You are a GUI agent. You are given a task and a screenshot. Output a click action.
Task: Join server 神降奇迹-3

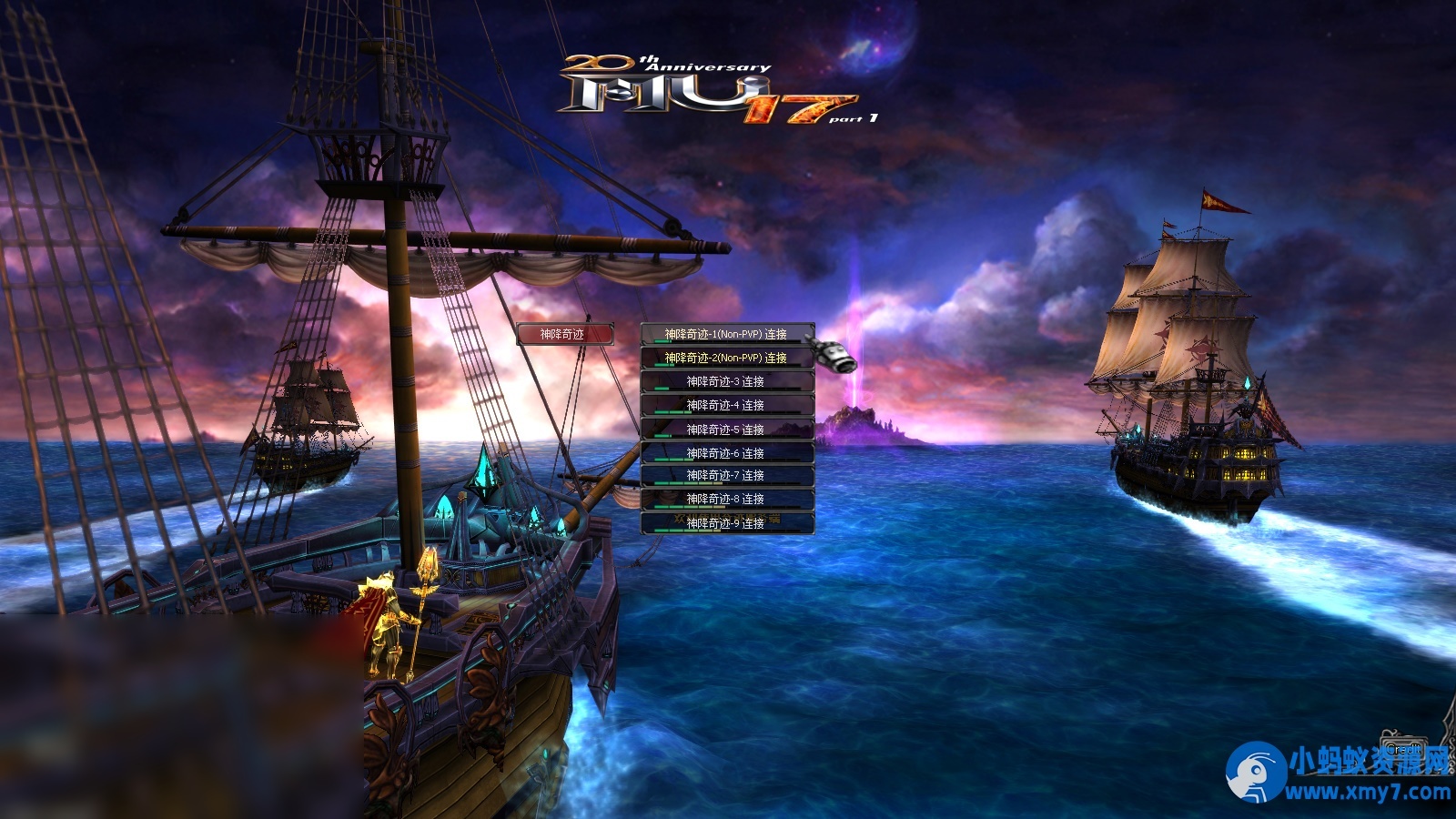coord(726,382)
